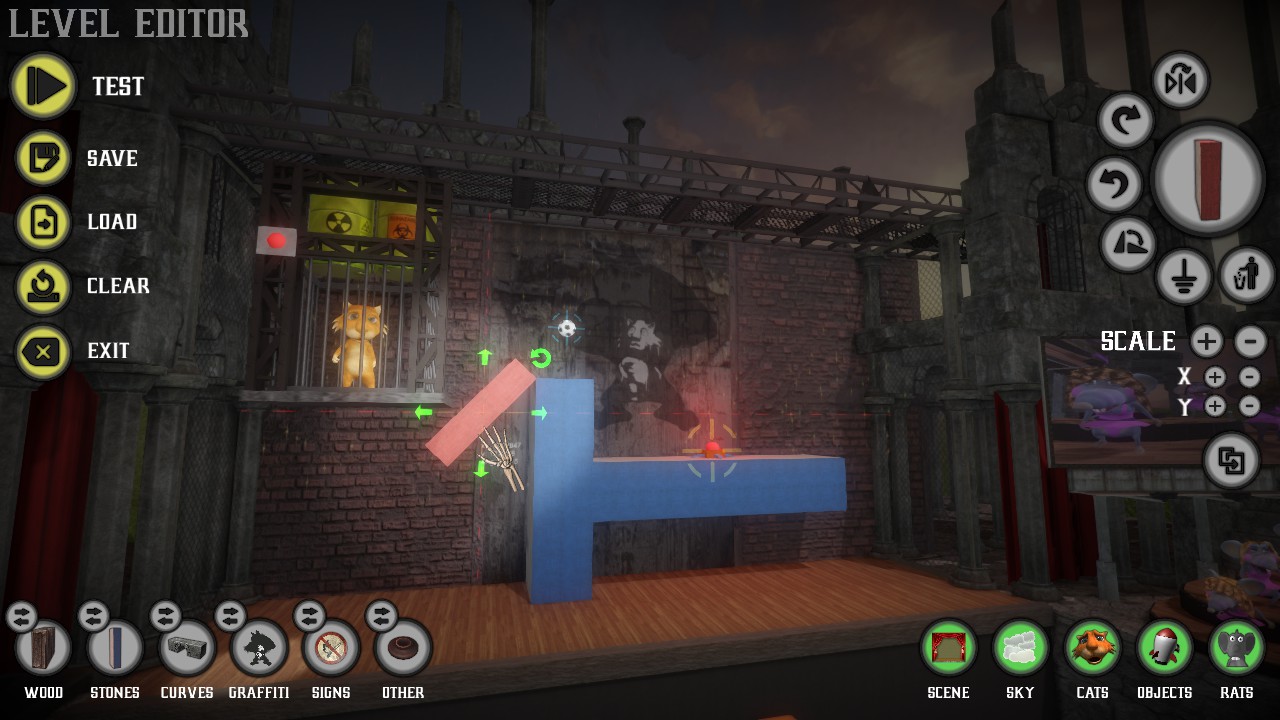Open the Graffiti category
The height and width of the screenshot is (720, 1280).
point(259,650)
